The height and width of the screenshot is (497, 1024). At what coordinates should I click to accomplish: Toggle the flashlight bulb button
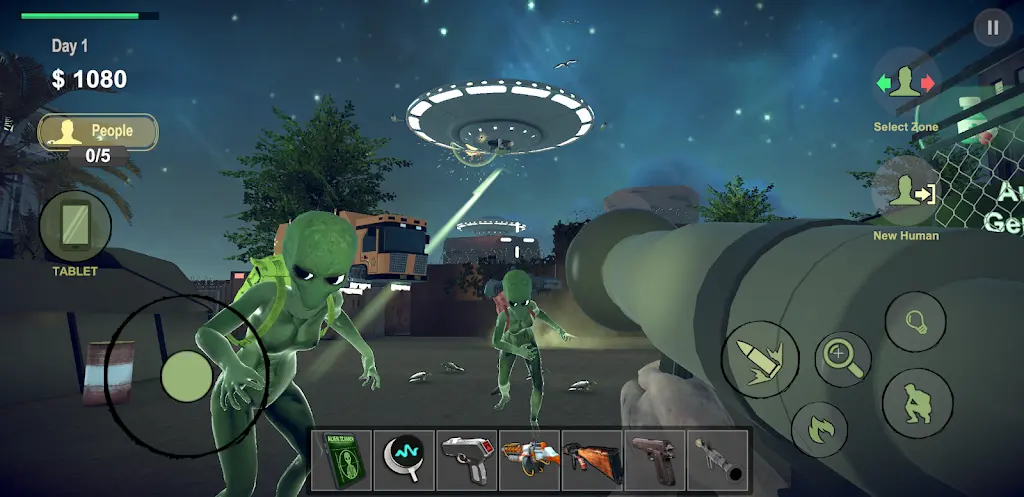[x=915, y=322]
